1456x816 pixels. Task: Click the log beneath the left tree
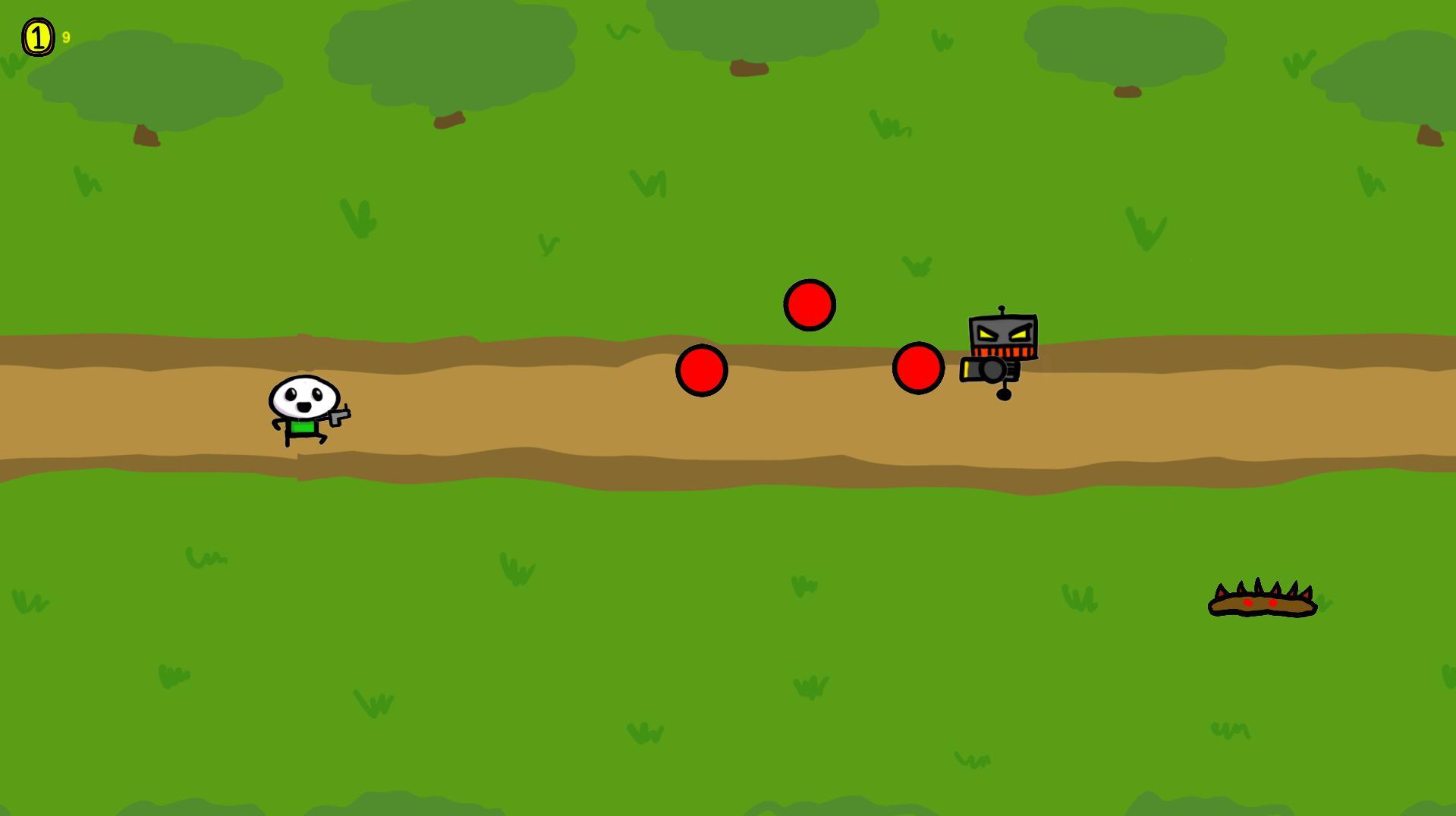coord(146,137)
